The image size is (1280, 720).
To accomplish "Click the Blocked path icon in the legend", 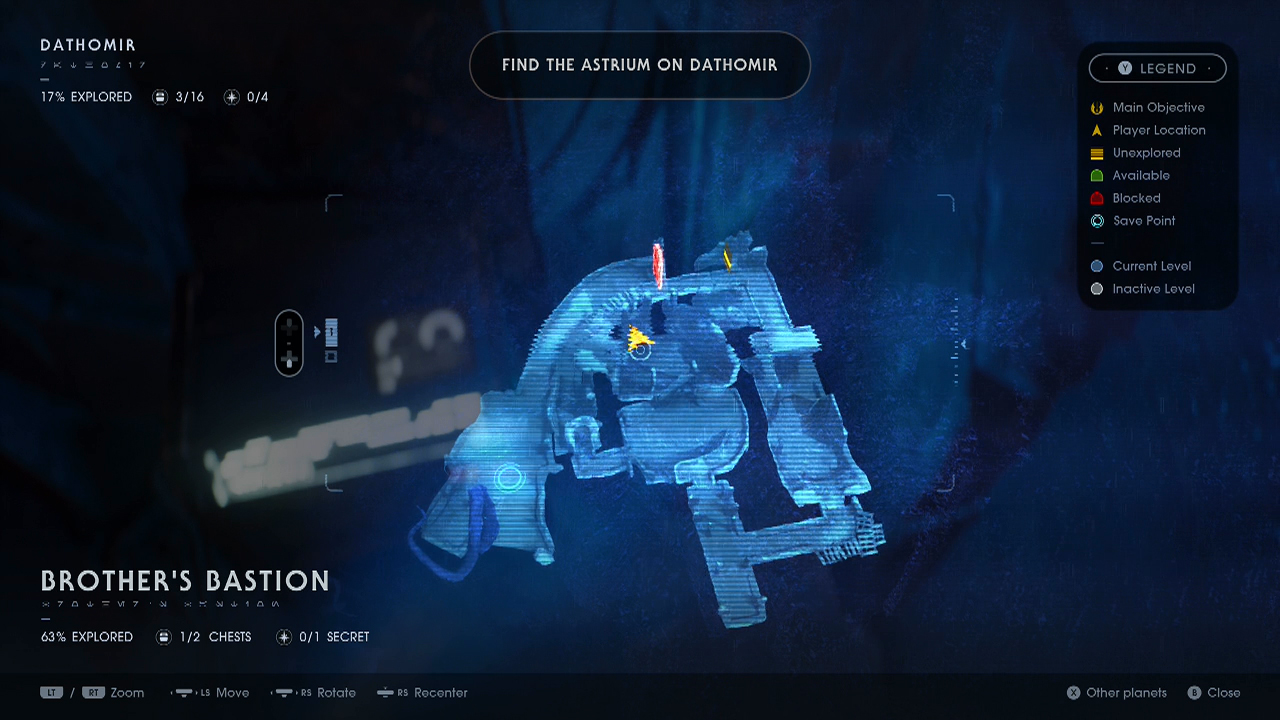I will [x=1096, y=198].
